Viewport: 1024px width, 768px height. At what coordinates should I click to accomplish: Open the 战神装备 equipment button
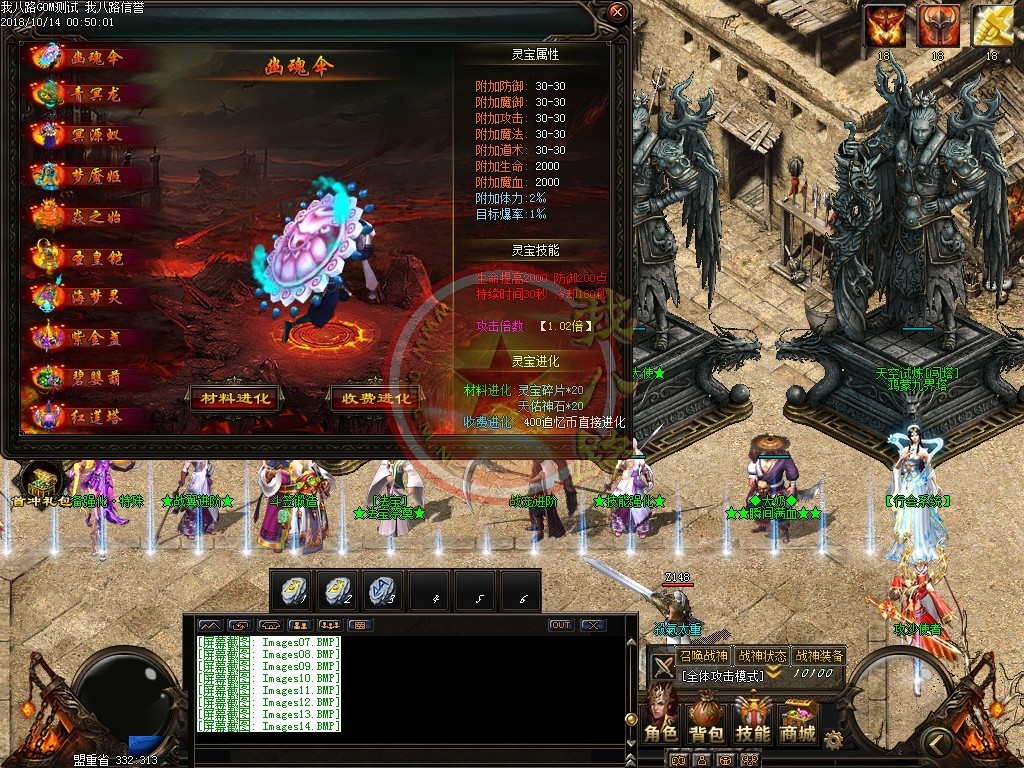[x=819, y=656]
